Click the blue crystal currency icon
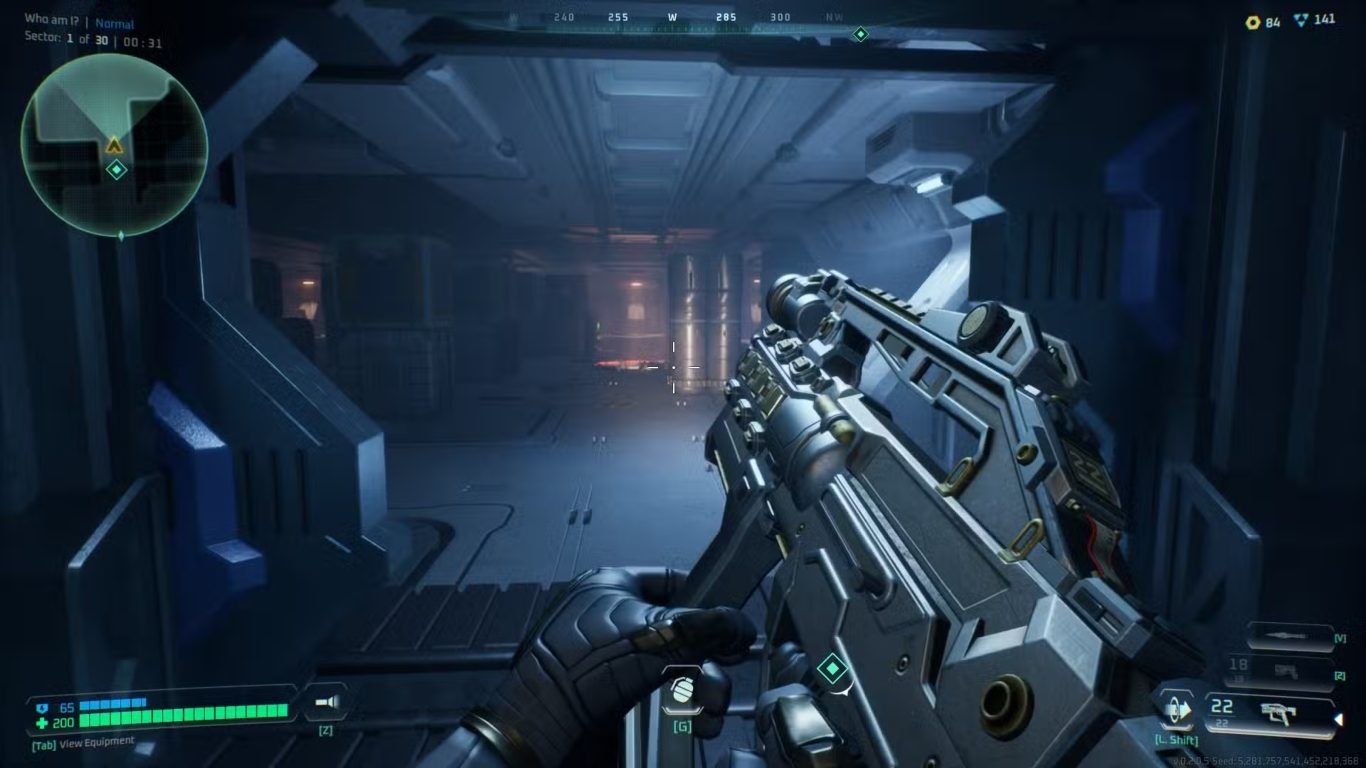The image size is (1366, 768). pos(1300,20)
